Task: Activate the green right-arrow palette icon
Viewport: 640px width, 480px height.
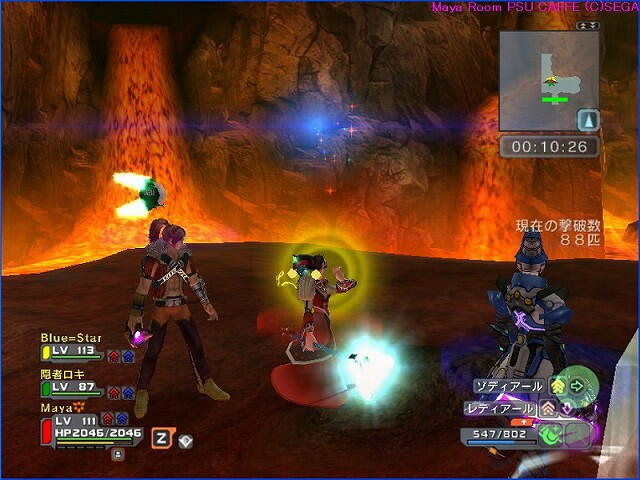Action: (577, 386)
